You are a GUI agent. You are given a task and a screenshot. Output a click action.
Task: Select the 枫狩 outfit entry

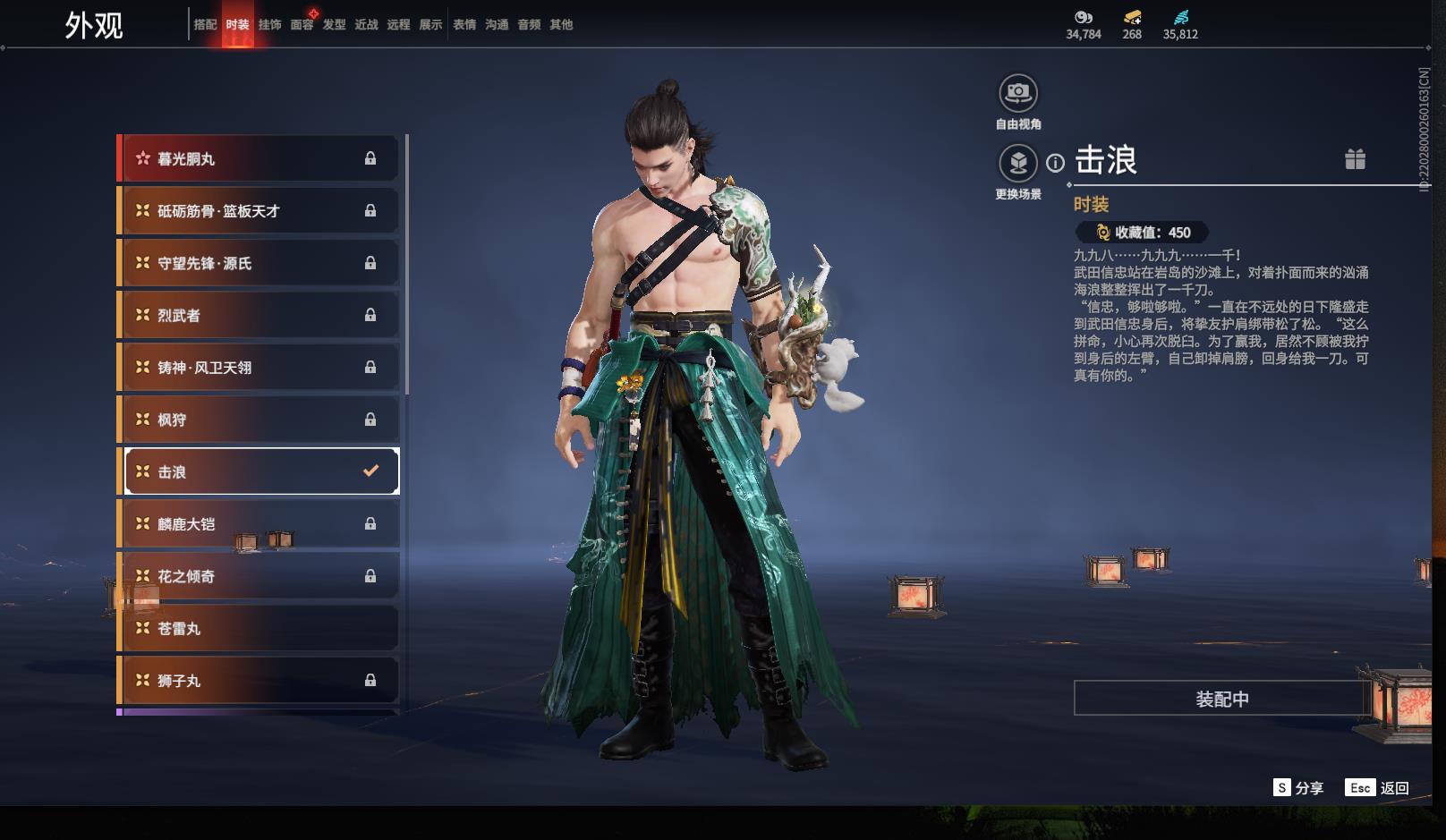pos(259,420)
